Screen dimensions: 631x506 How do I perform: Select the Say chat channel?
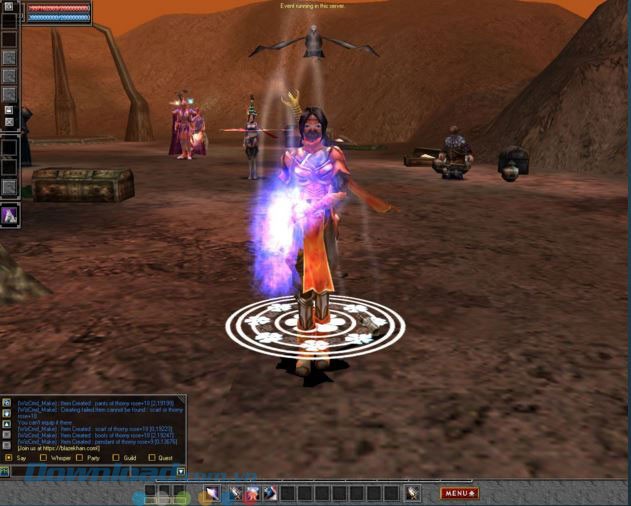[x=9, y=458]
